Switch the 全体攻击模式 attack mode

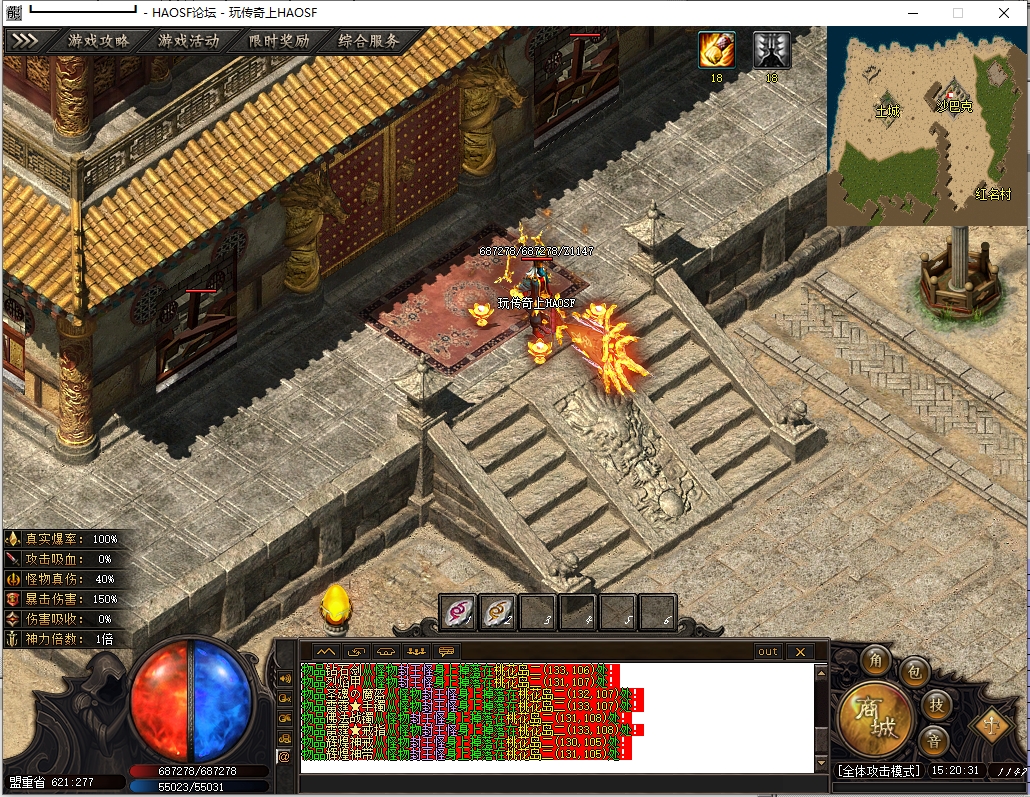tap(877, 771)
